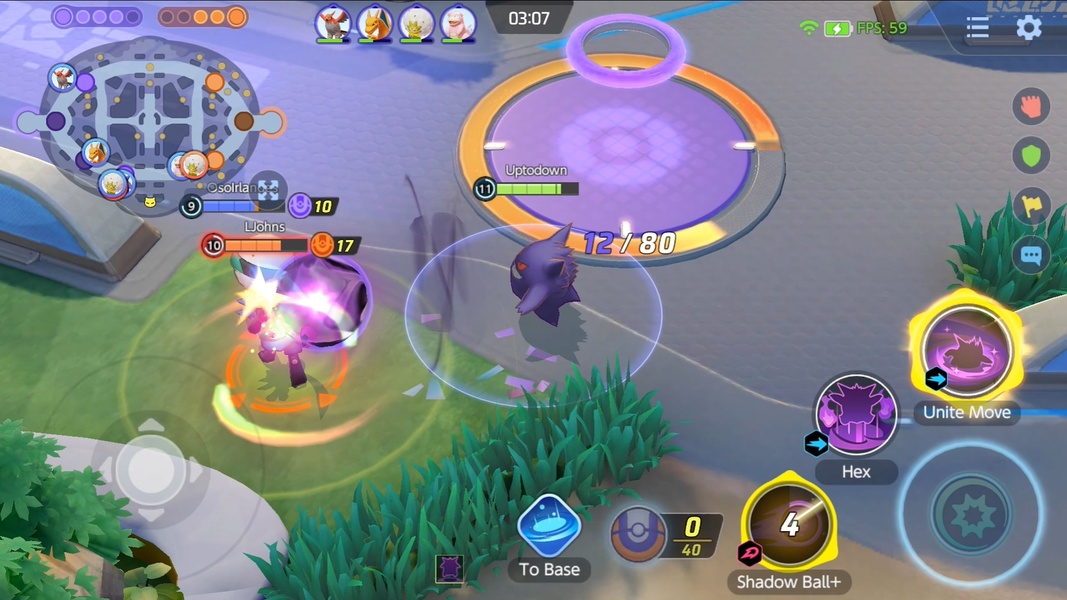Tap the basic attack button
The image size is (1067, 600).
970,514
